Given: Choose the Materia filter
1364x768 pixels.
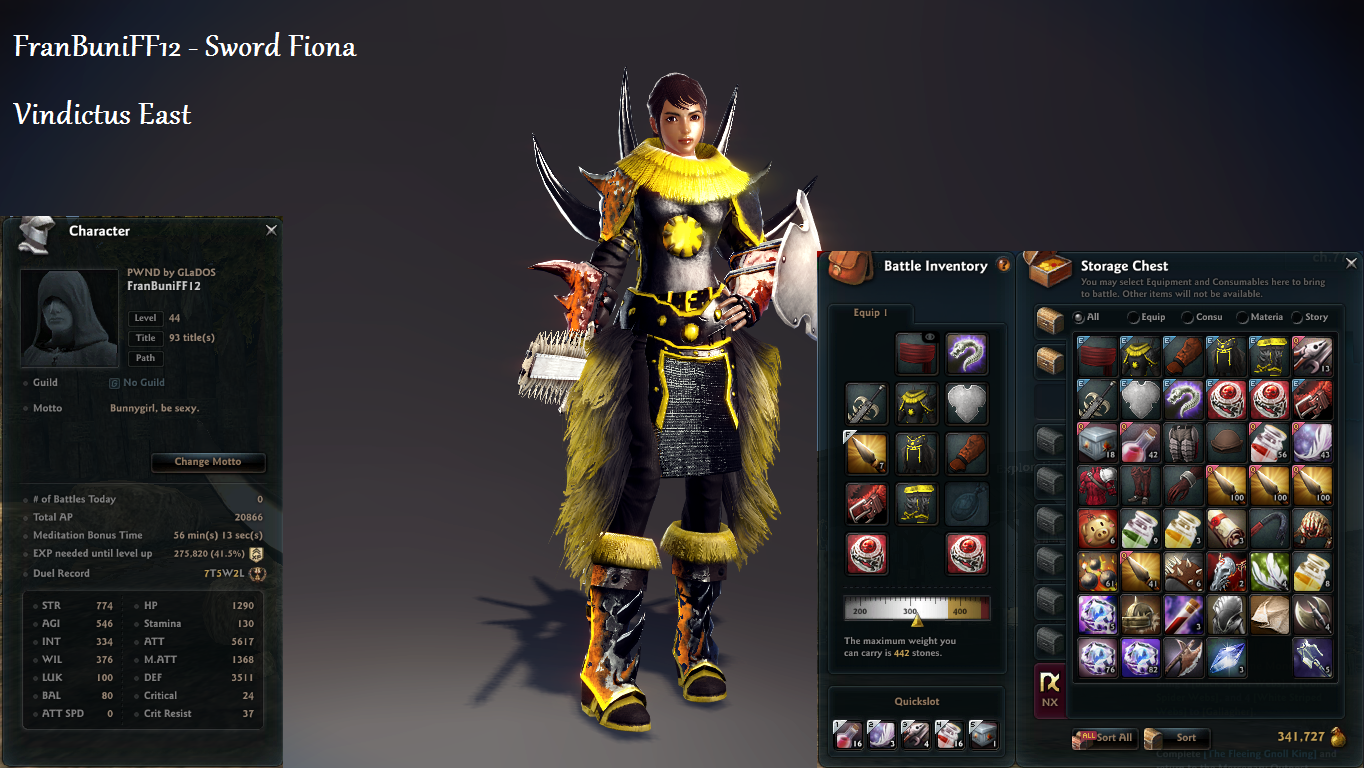Looking at the screenshot, I should pos(1242,317).
